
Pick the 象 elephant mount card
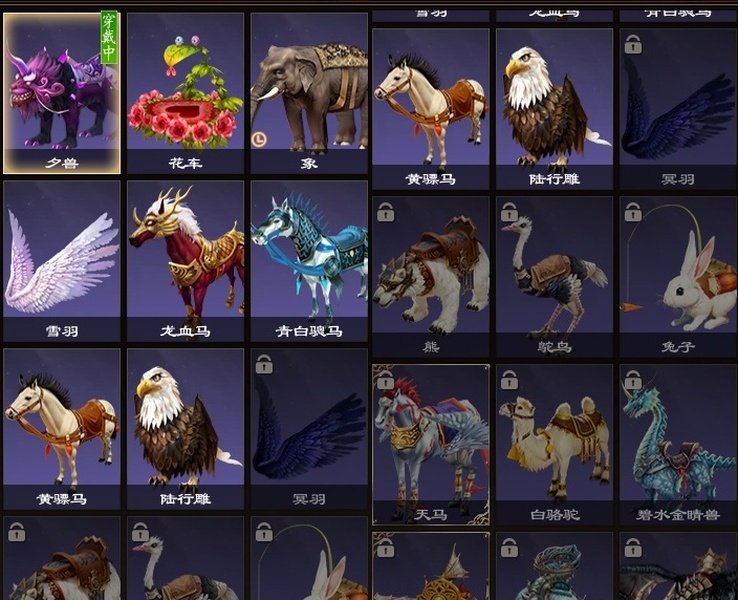coord(308,92)
